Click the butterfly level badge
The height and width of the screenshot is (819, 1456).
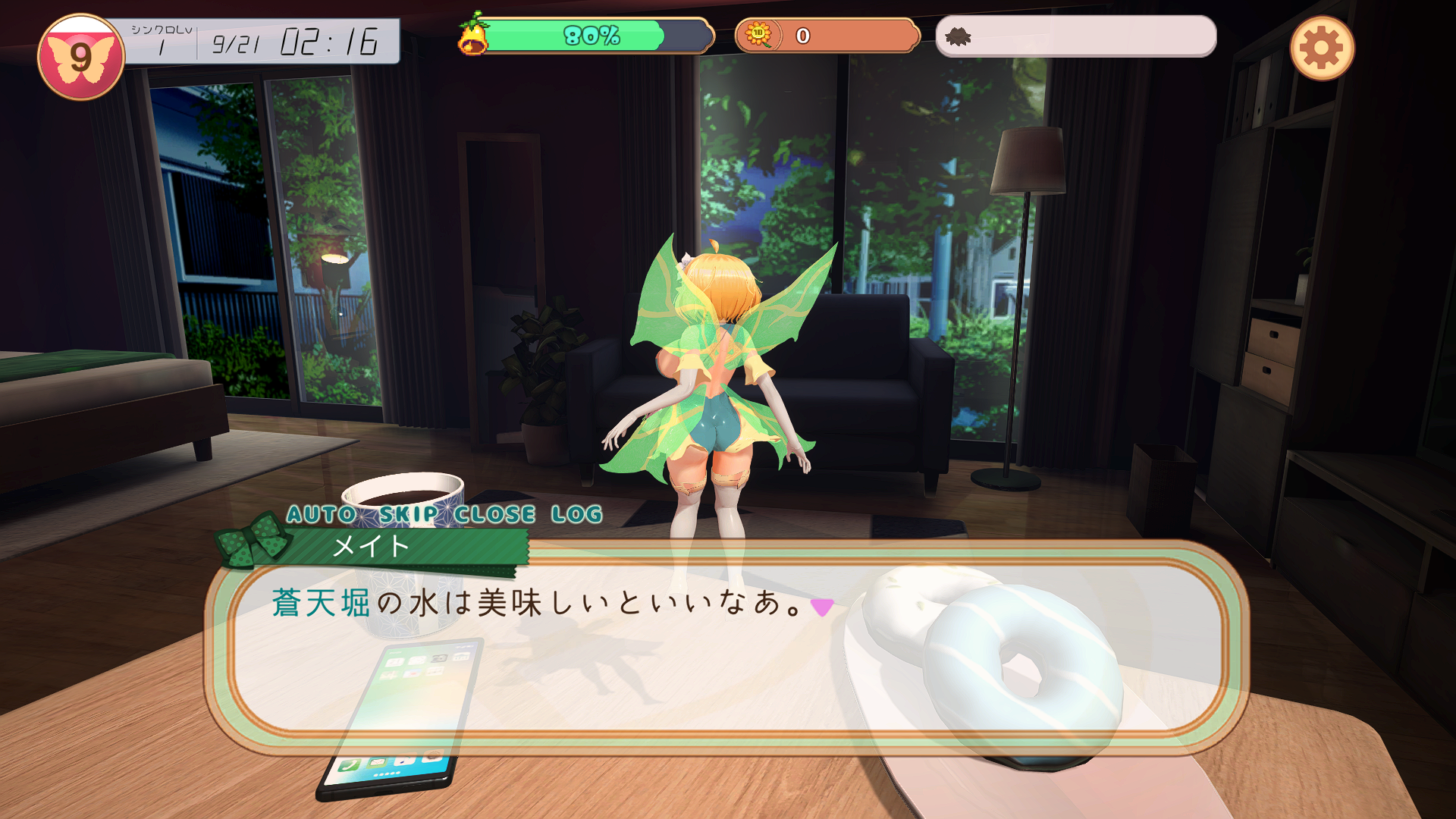[x=81, y=57]
